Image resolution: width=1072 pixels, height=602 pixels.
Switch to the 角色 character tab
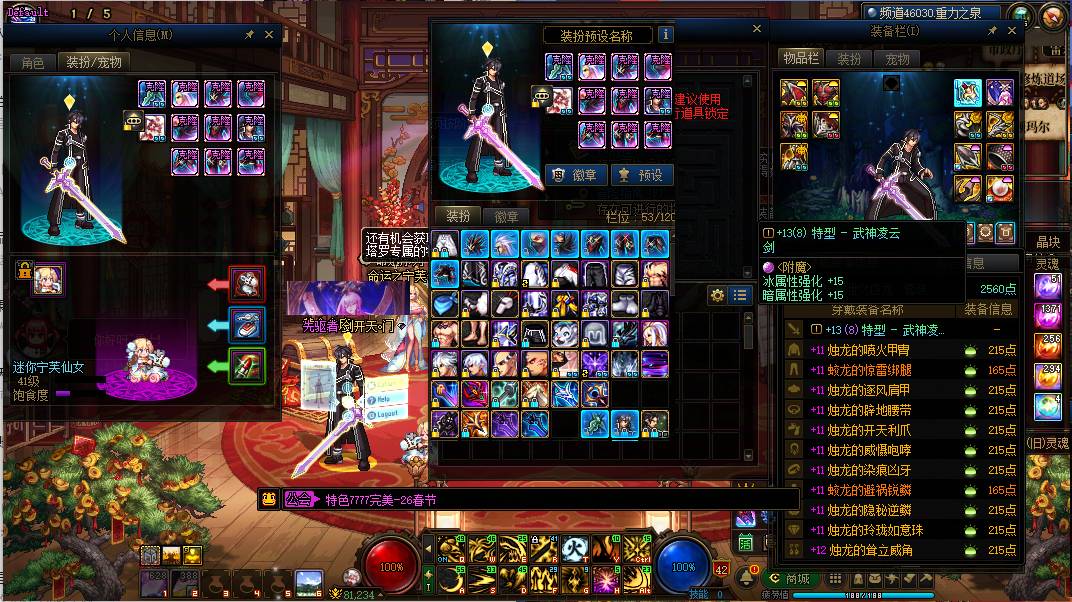(x=32, y=62)
